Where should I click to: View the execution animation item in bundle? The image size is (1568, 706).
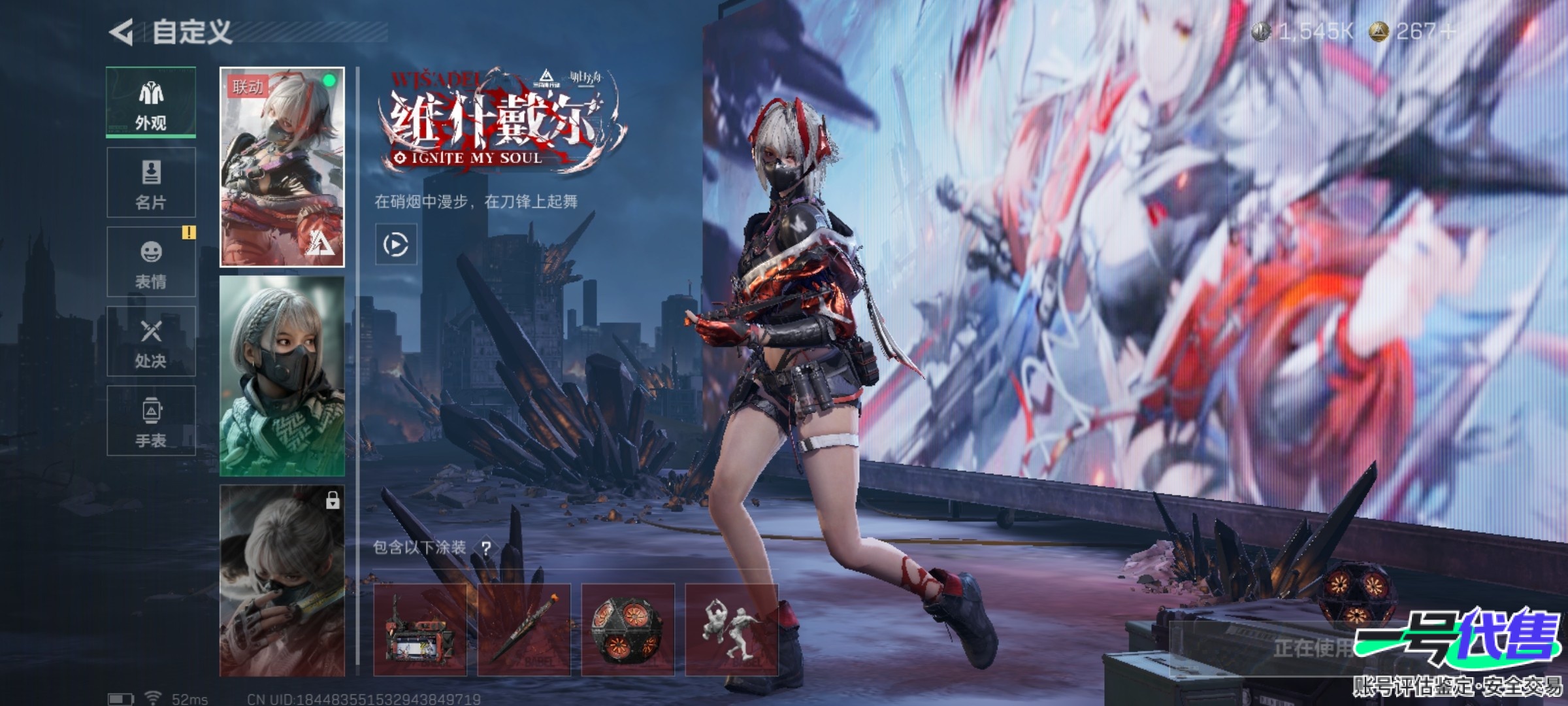click(x=731, y=630)
